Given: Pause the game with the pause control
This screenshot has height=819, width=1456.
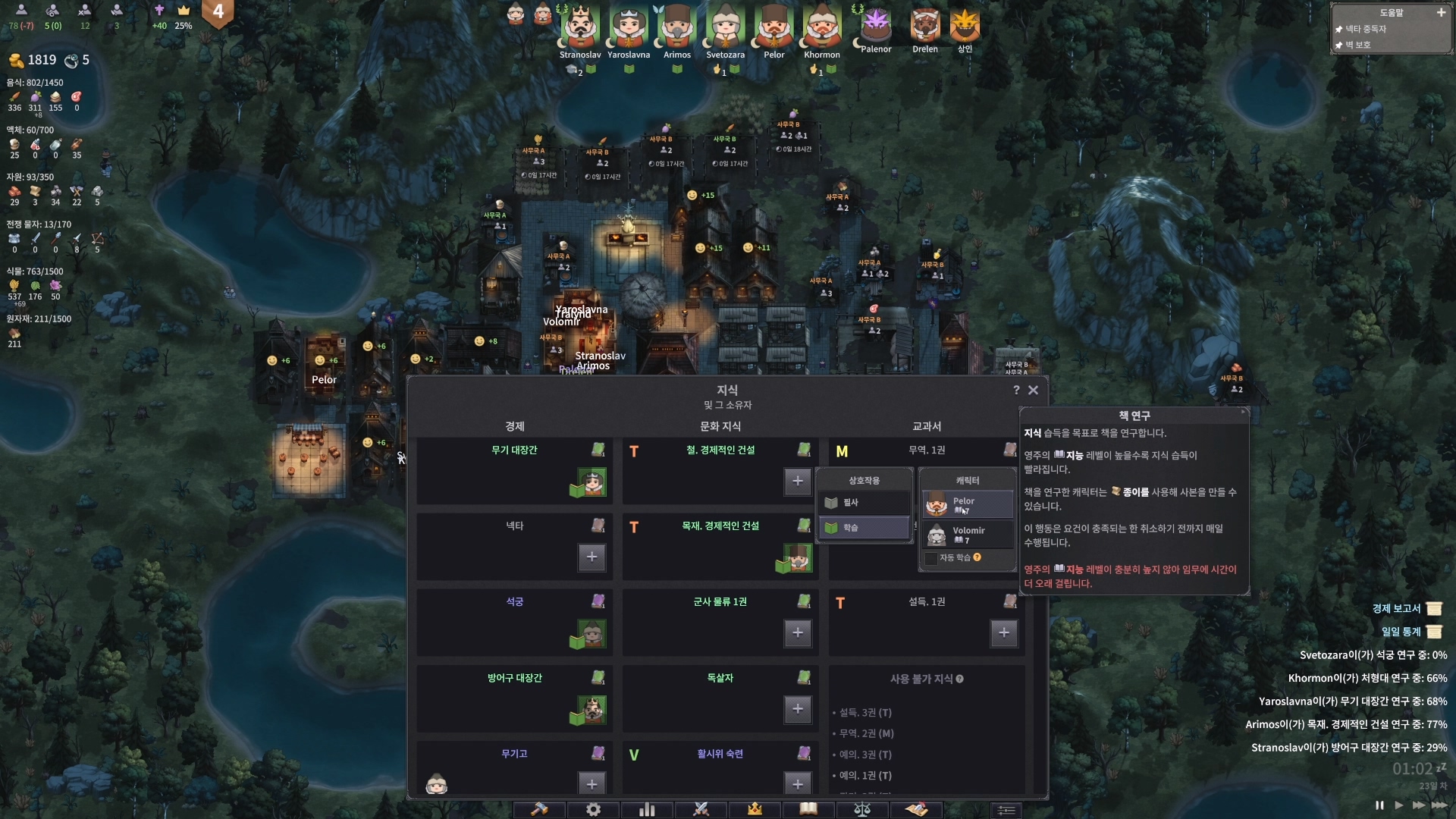Looking at the screenshot, I should tap(1379, 805).
